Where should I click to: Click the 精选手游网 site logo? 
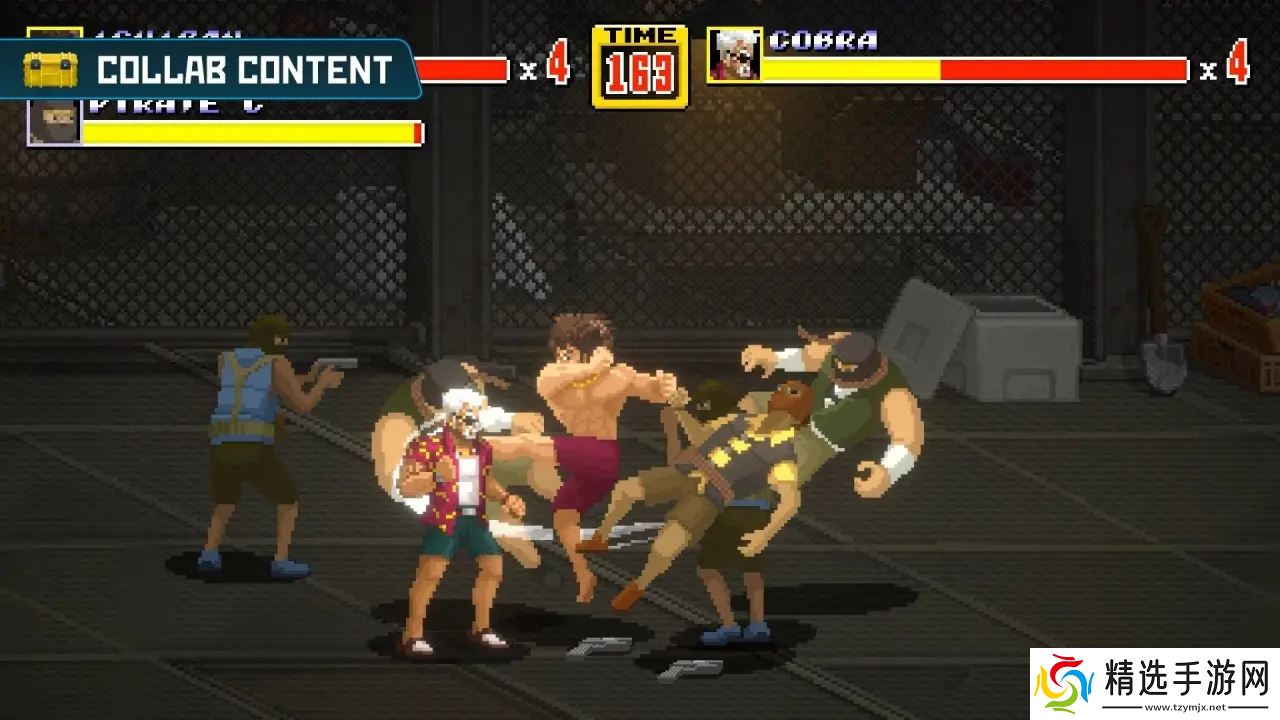1155,684
